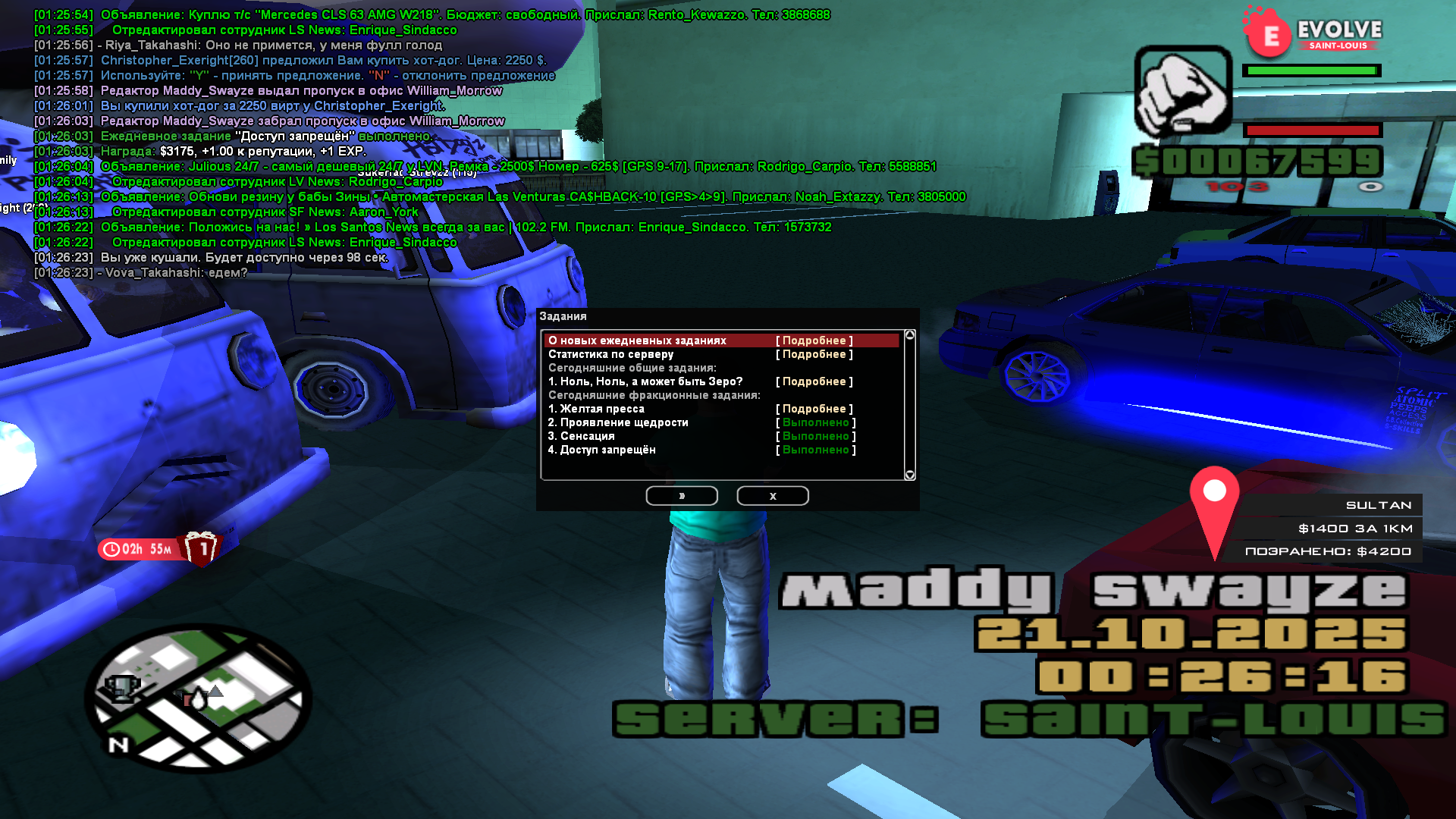Select the "О новых ежедневных заданиях" row

(x=637, y=340)
